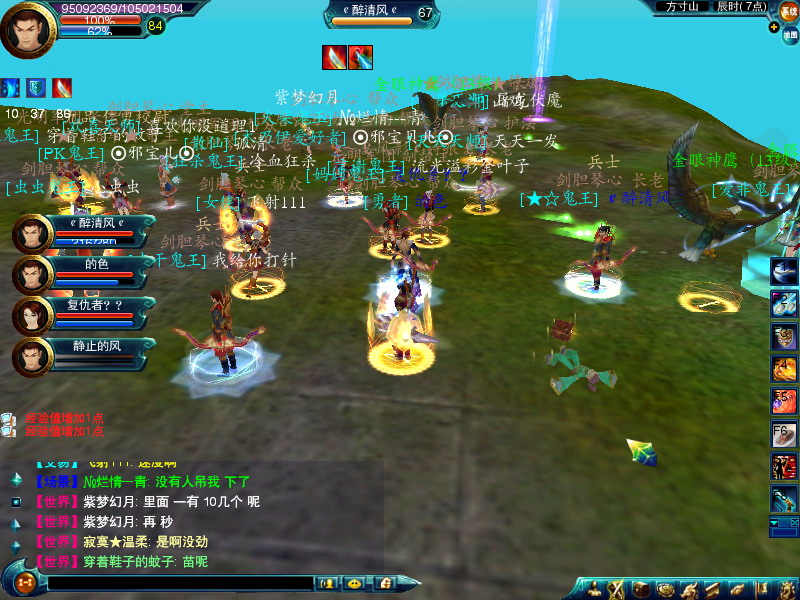
Task: Open the treasure chest inventory icon
Action: (640, 589)
